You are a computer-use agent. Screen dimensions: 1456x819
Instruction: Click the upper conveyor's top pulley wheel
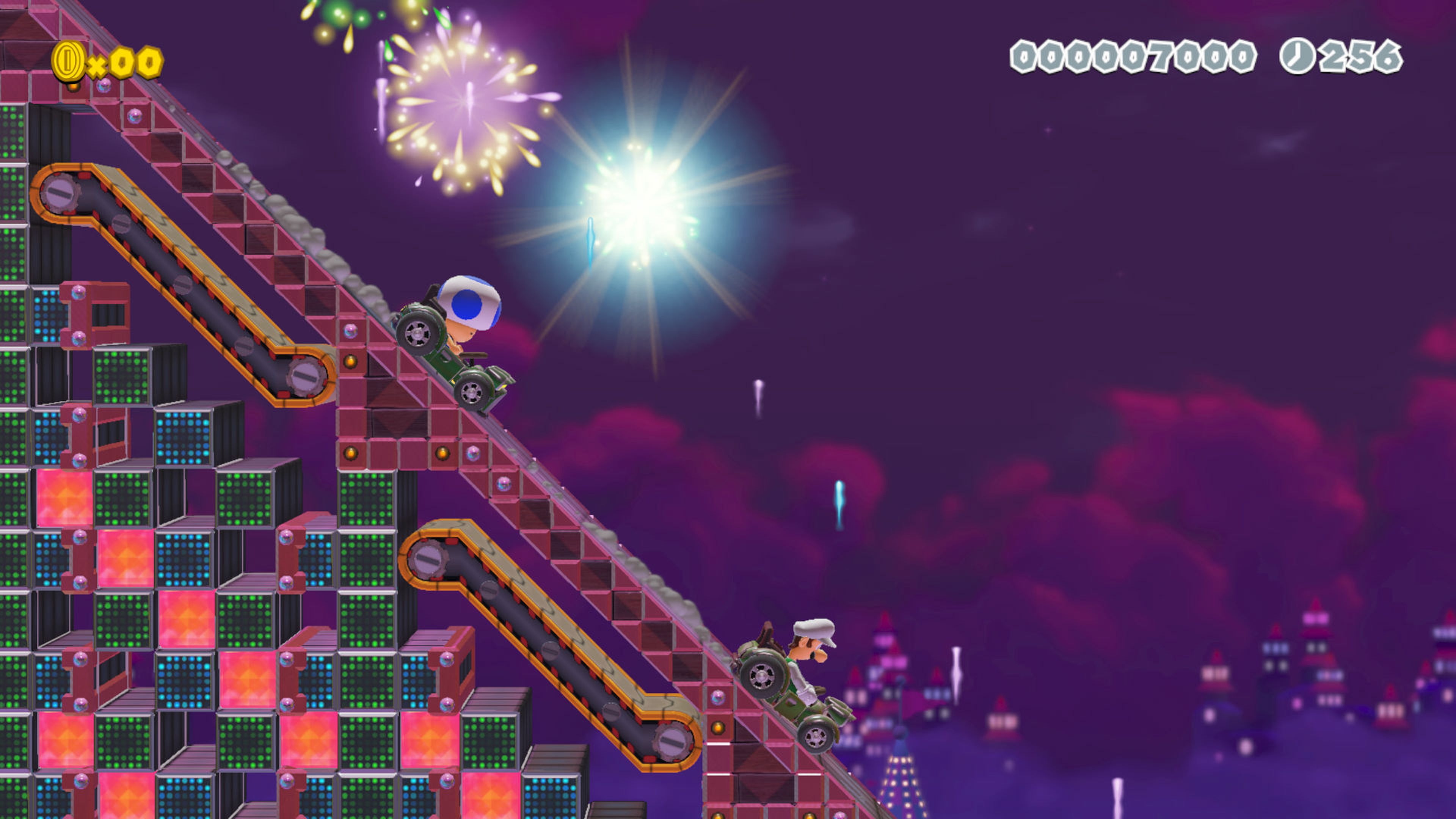pos(60,192)
